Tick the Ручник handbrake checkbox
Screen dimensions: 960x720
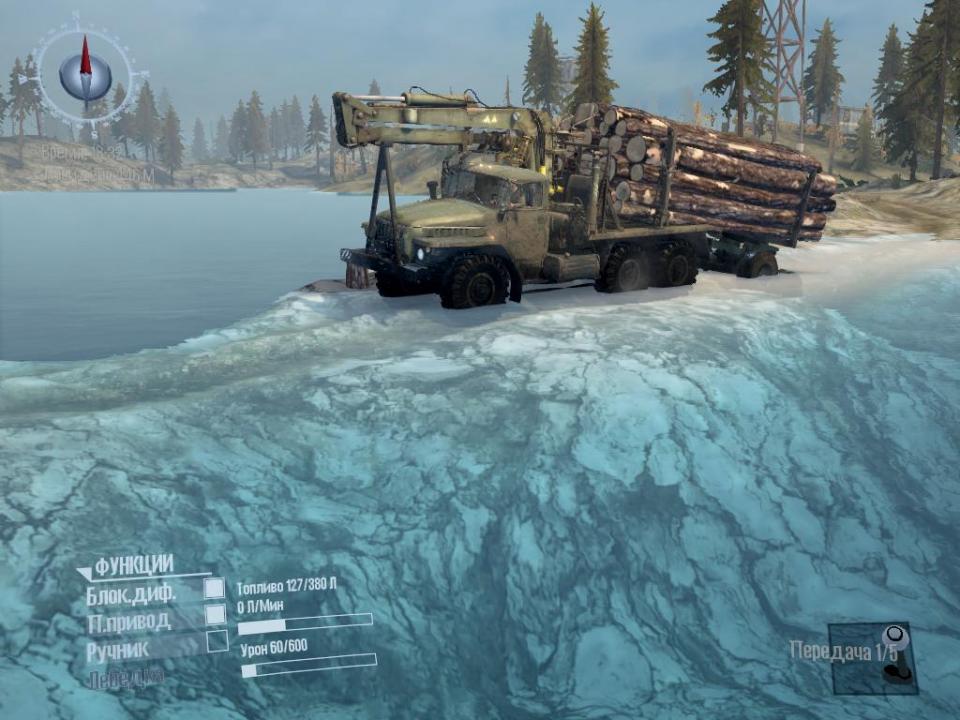(x=217, y=642)
